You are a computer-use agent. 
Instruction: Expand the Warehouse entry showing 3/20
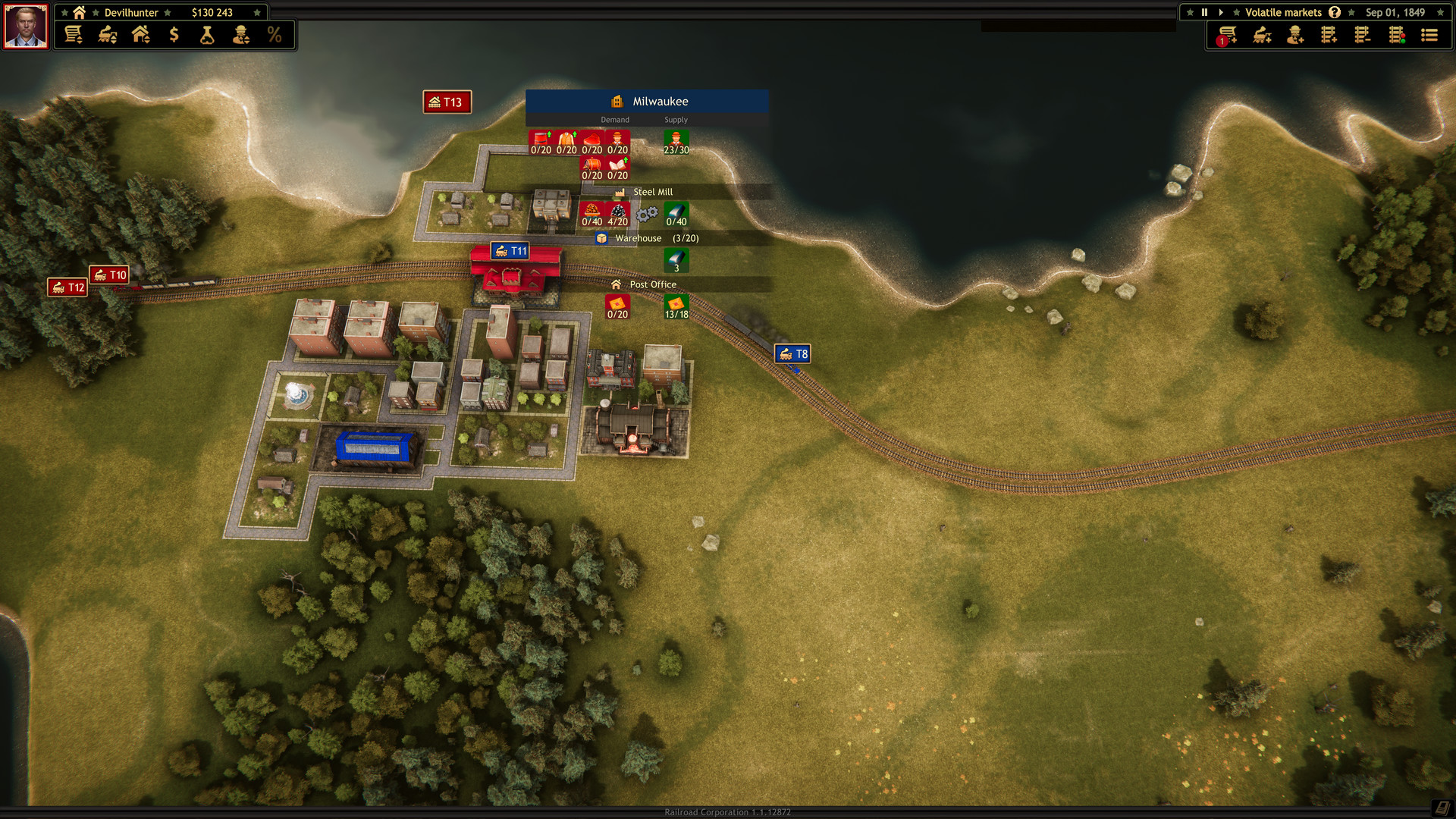639,237
